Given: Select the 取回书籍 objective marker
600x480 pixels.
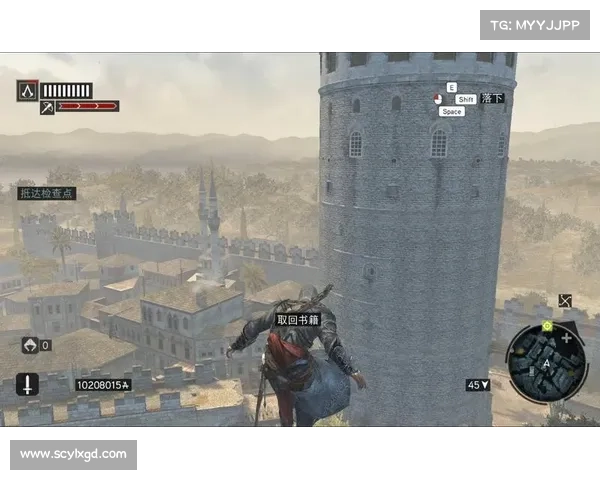Looking at the screenshot, I should [x=298, y=320].
